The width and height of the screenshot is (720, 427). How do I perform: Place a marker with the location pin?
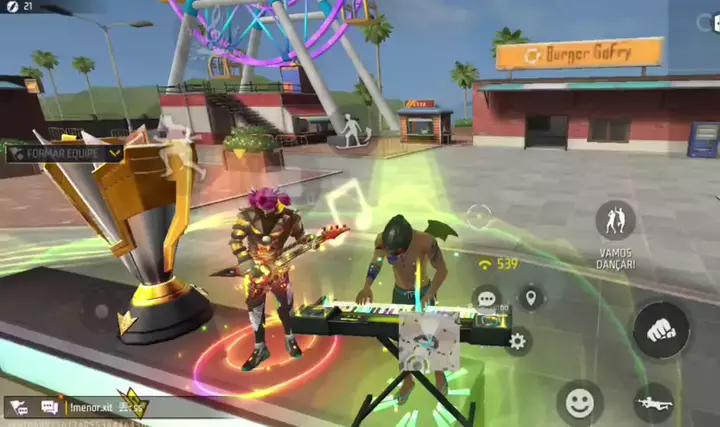[x=530, y=296]
